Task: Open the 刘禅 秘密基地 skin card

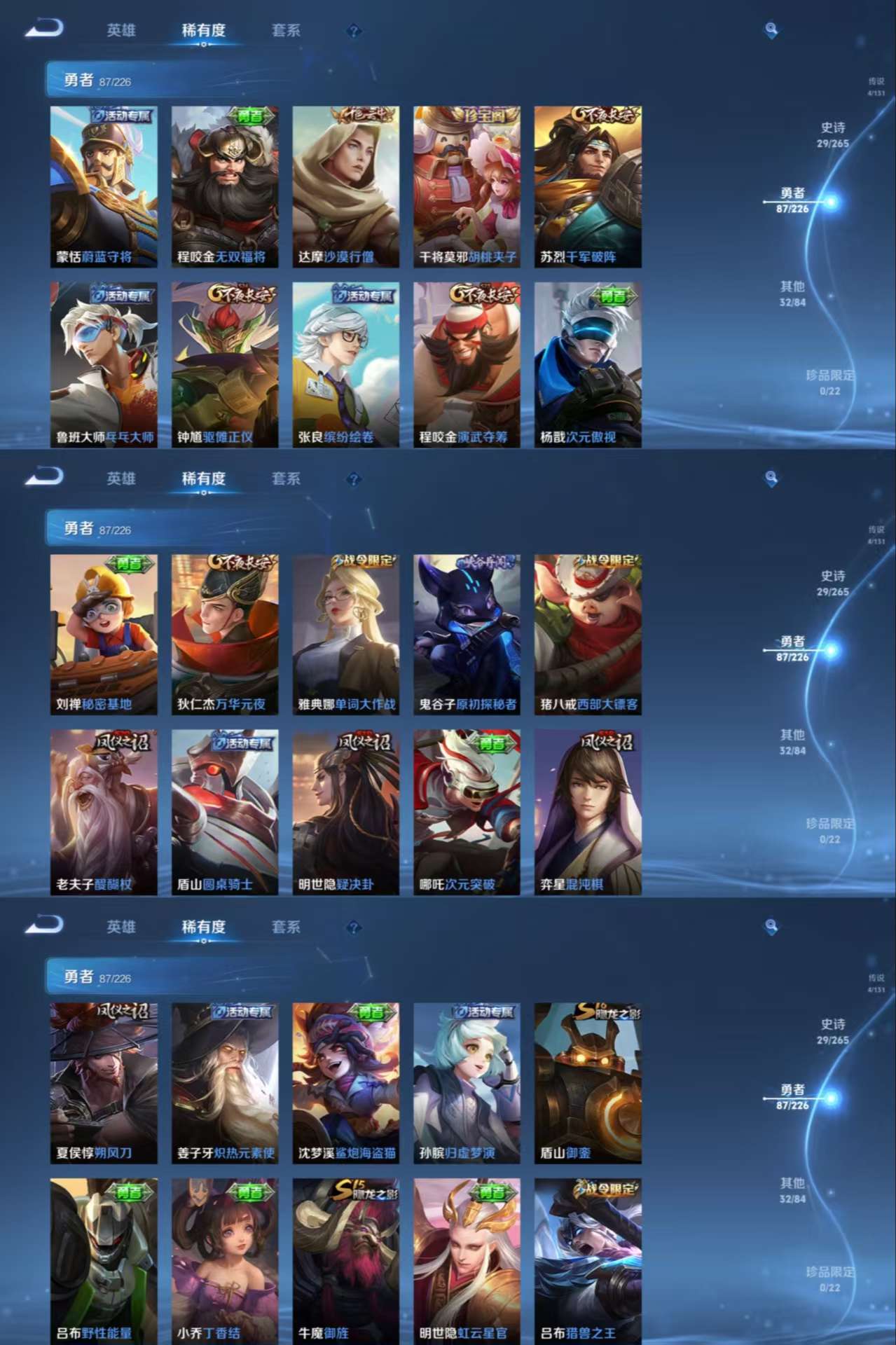Action: 104,635
